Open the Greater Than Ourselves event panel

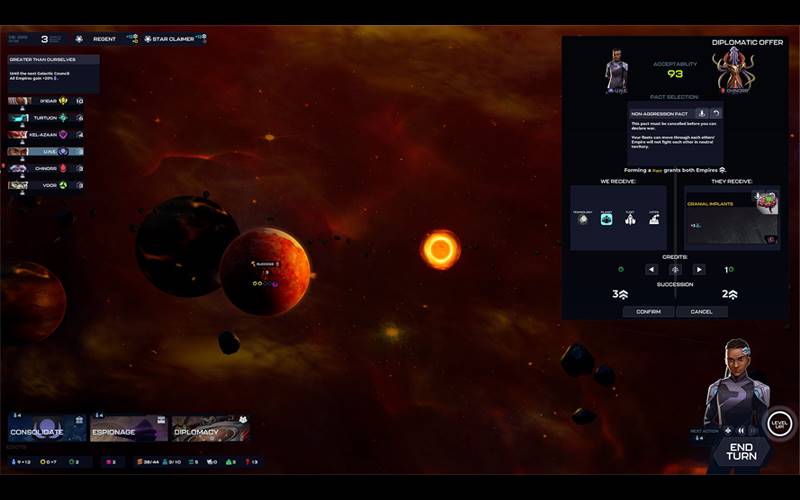tap(53, 72)
